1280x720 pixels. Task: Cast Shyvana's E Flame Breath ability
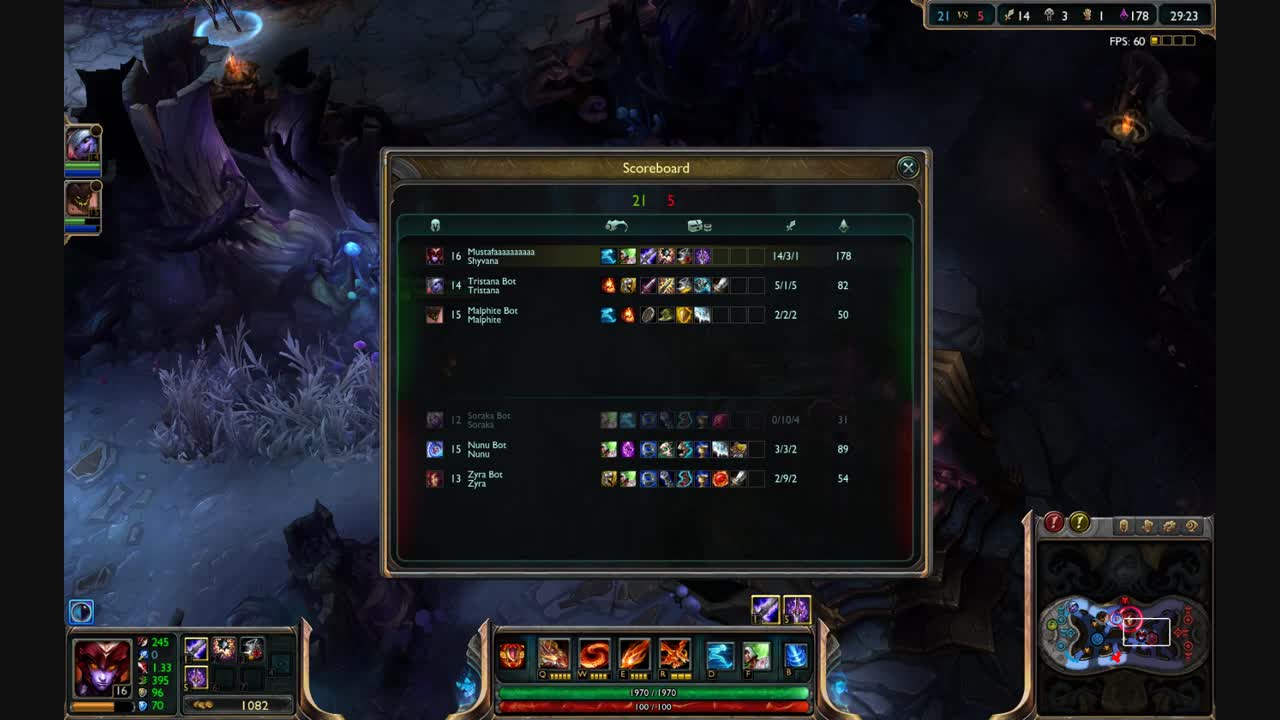[x=634, y=656]
